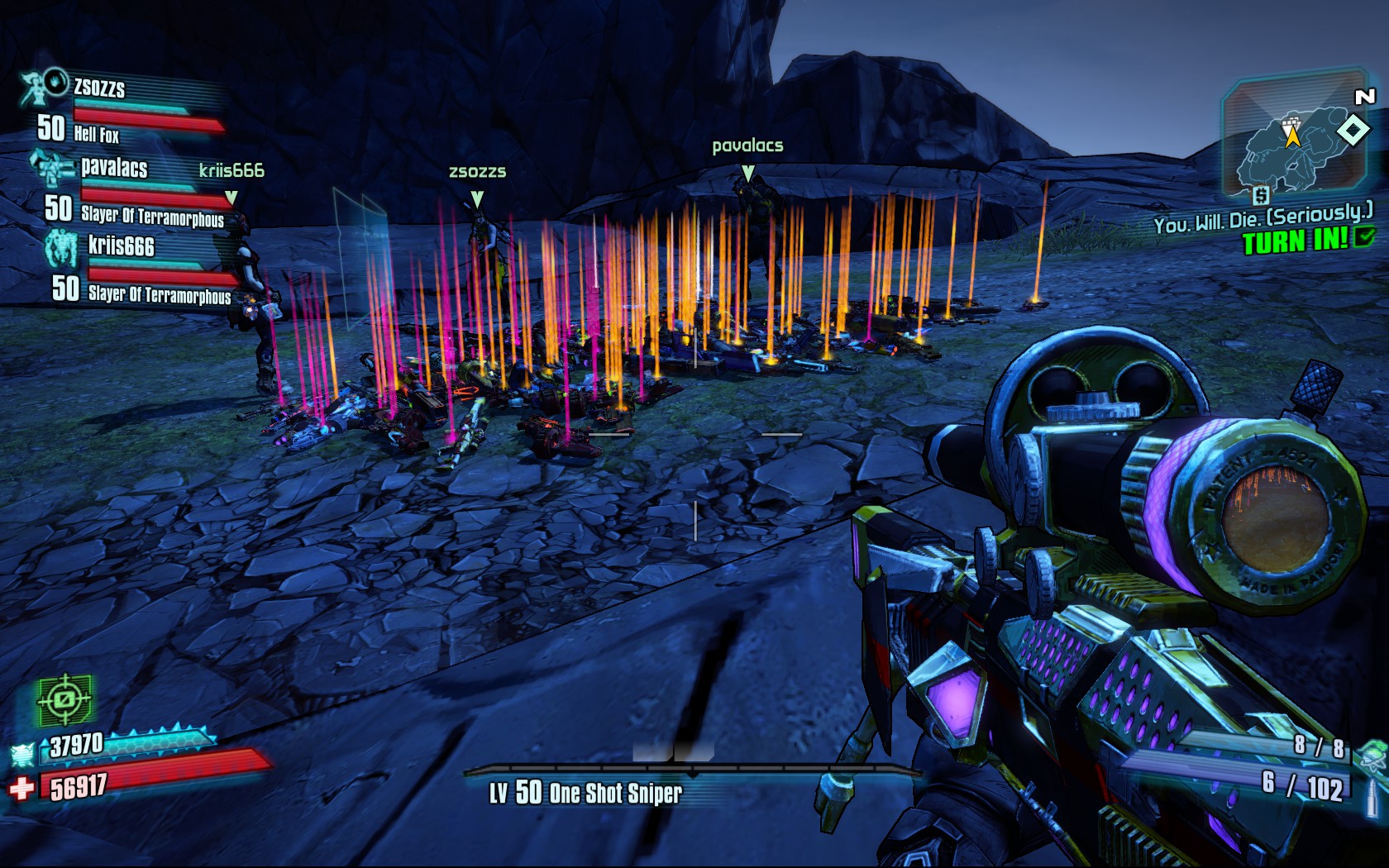Click the zsozzs party member entry
Image resolution: width=1389 pixels, height=868 pixels.
coord(99,88)
